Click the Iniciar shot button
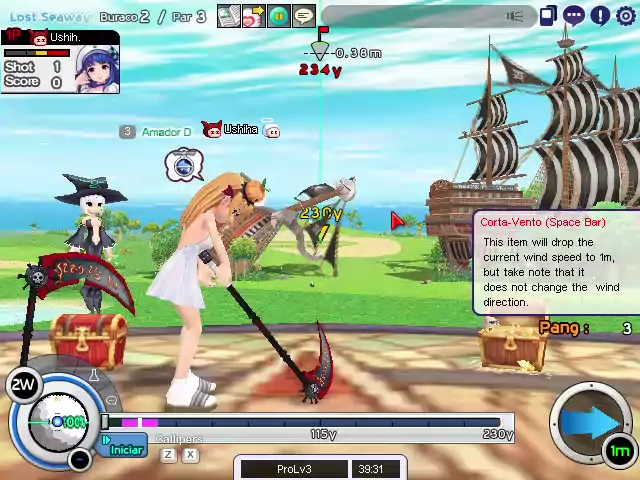The height and width of the screenshot is (480, 640). point(126,449)
